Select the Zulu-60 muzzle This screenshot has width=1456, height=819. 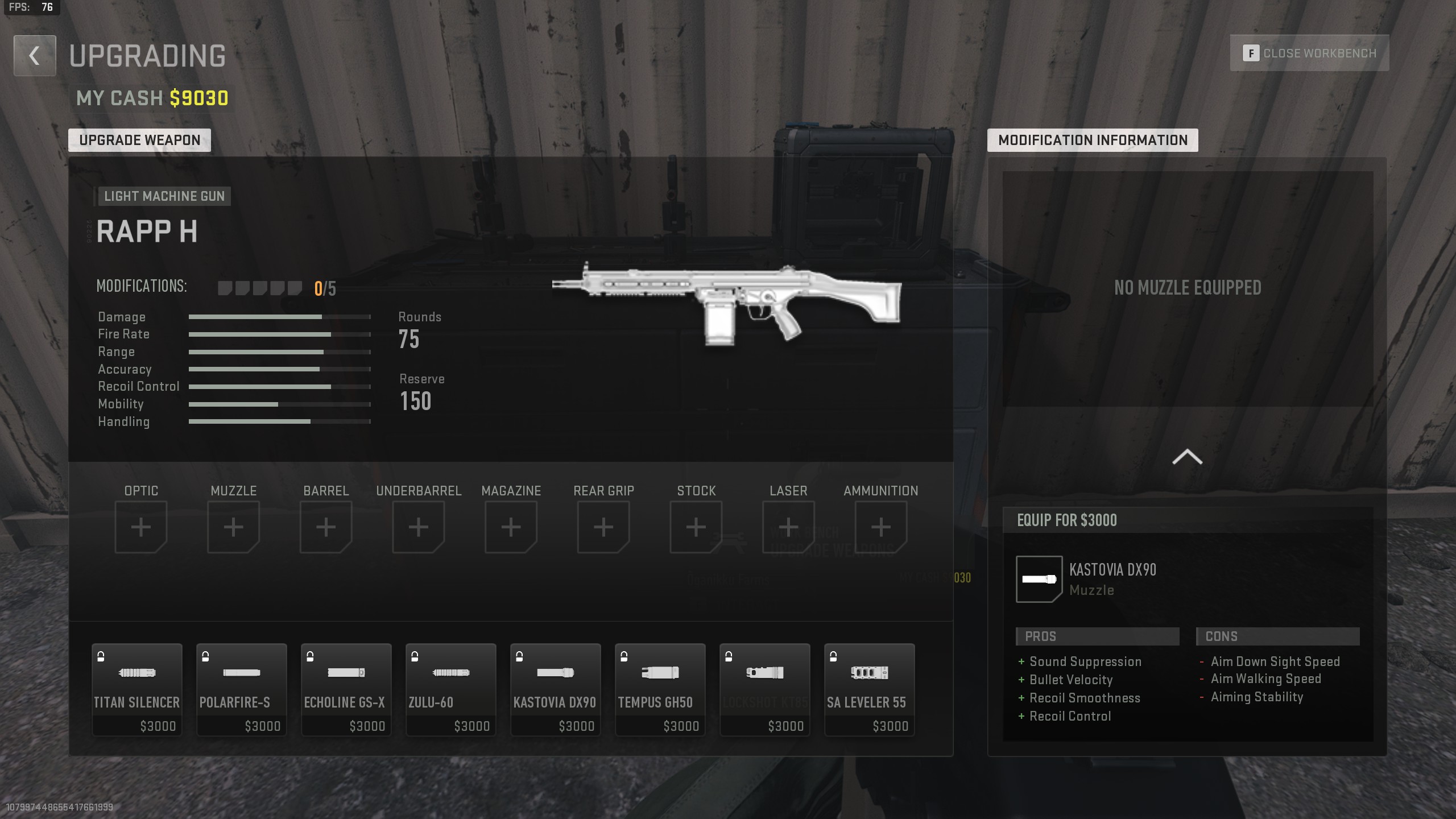coord(450,688)
